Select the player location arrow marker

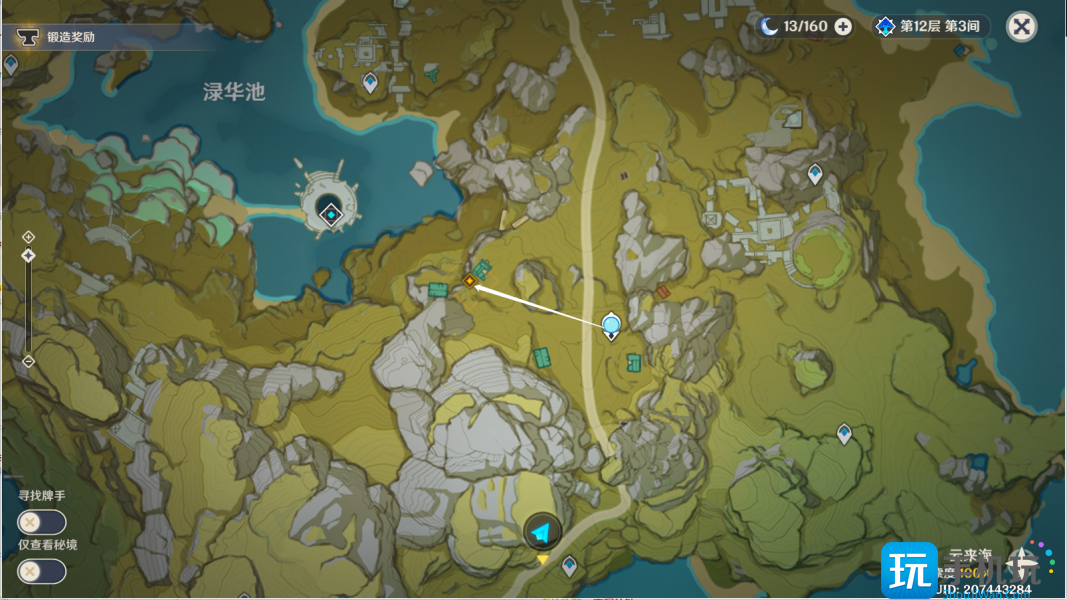tap(542, 530)
